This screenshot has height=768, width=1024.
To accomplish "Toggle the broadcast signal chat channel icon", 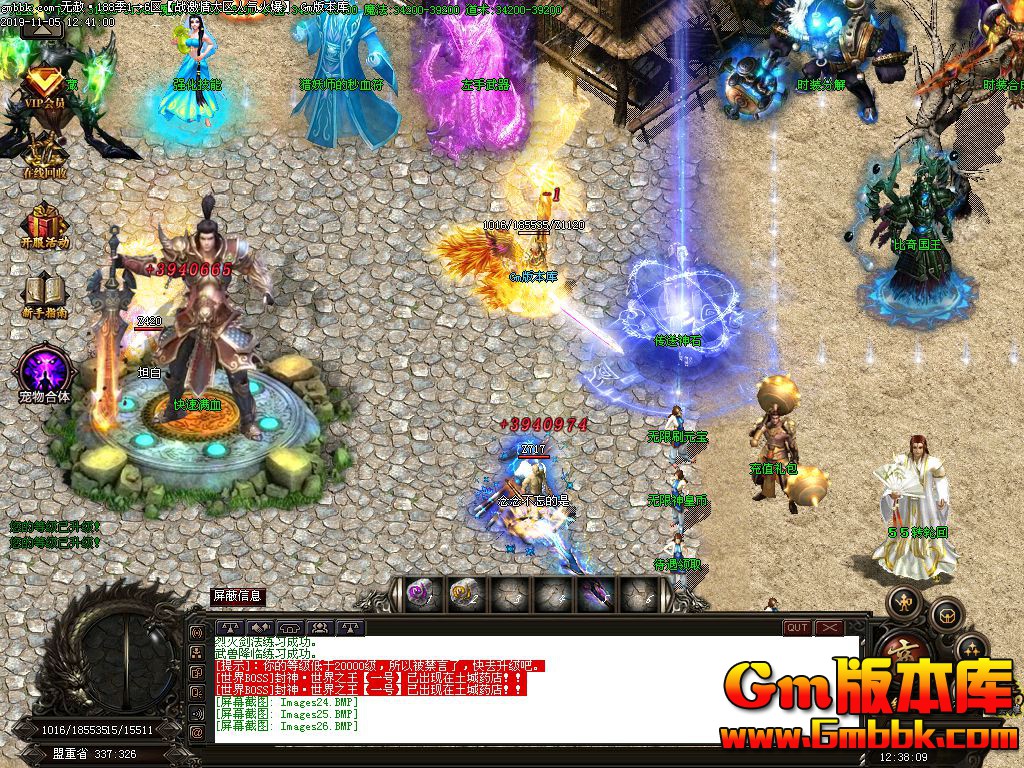I will coord(197,634).
